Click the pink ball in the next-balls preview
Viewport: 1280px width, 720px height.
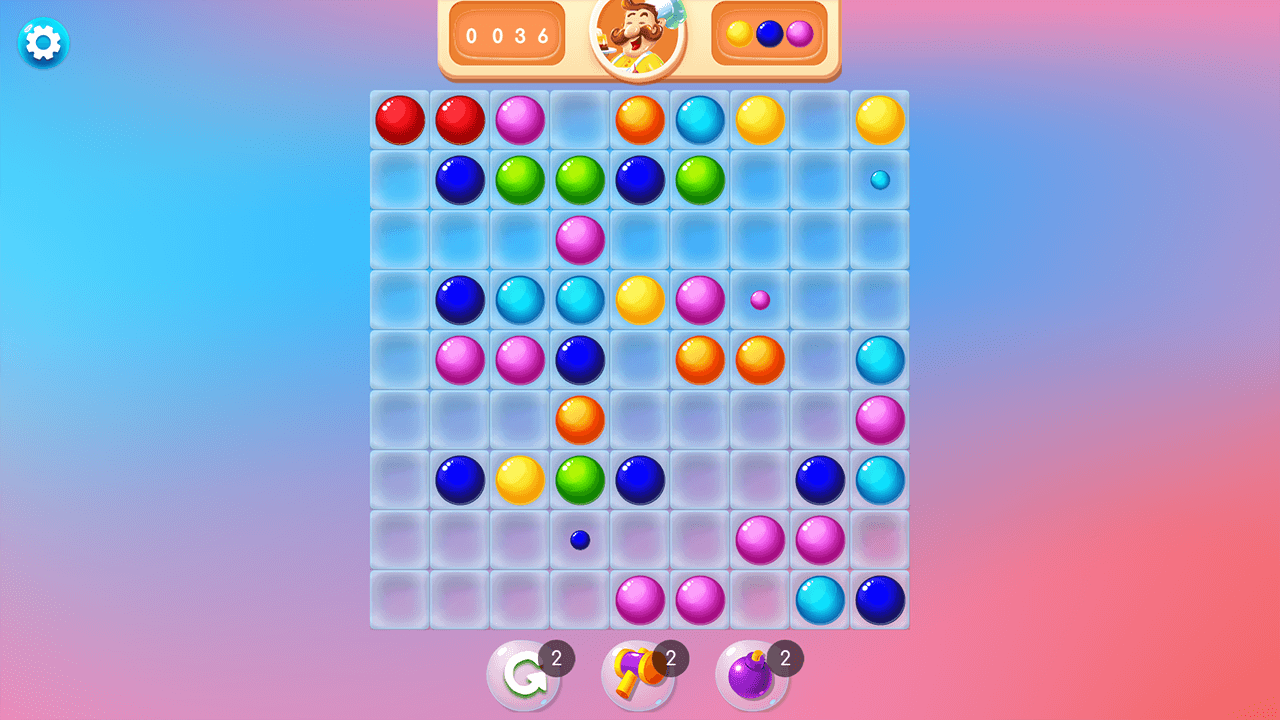[x=797, y=34]
